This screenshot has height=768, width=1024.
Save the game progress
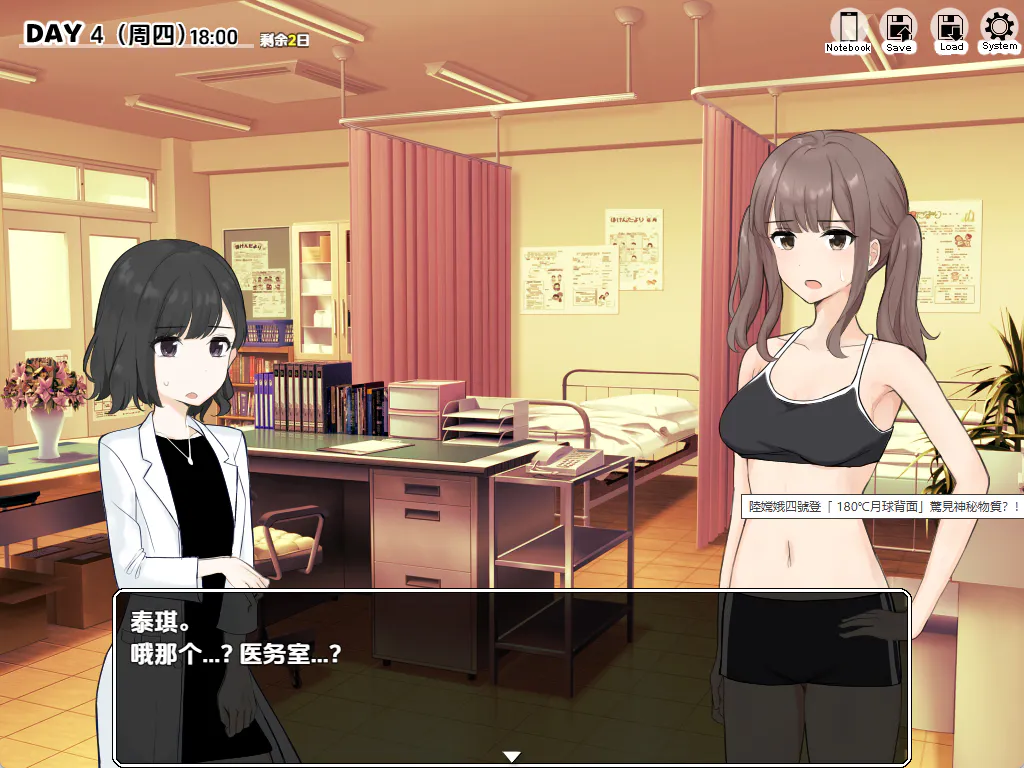[x=899, y=30]
